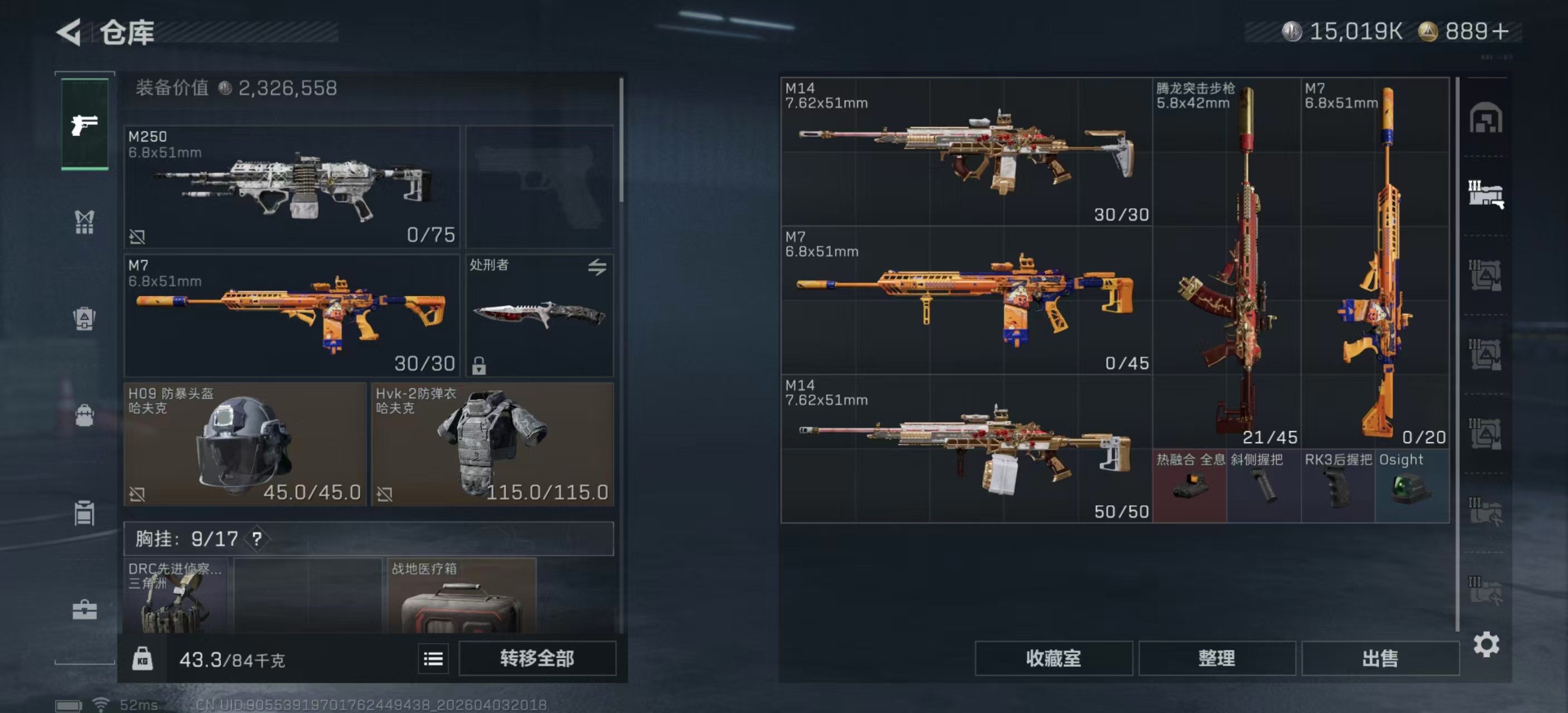Open the help question mark beside 胸挂

tap(257, 539)
